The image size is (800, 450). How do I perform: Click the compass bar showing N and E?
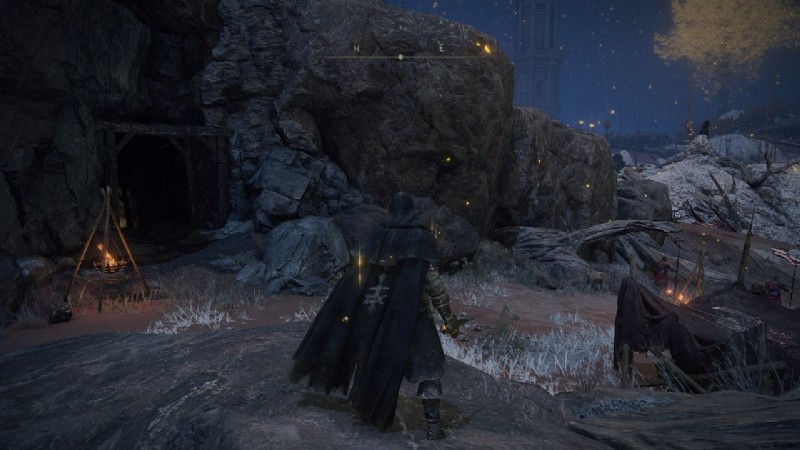(400, 54)
